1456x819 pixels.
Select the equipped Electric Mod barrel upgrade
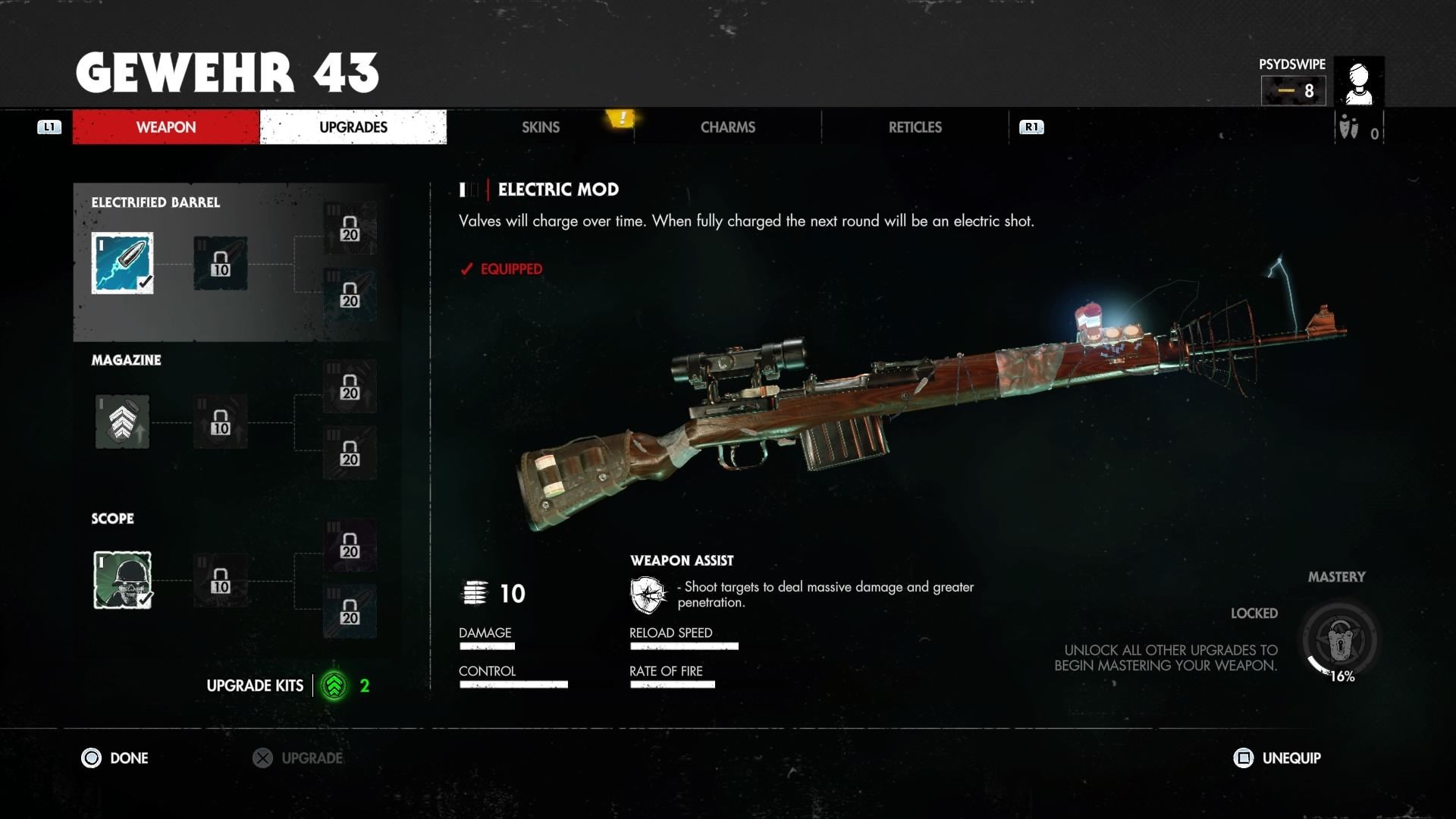click(x=122, y=263)
